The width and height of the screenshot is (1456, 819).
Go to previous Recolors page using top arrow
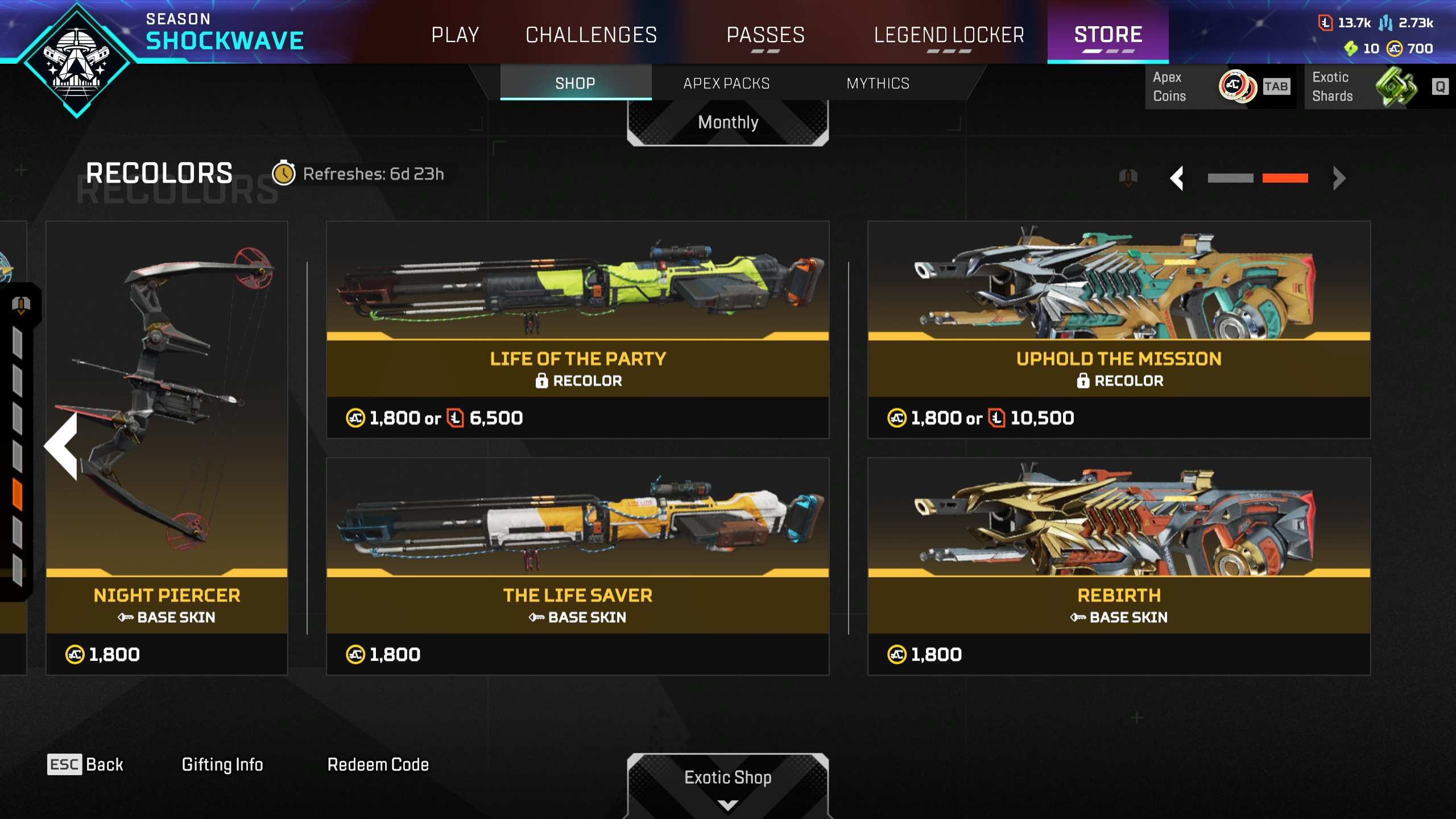click(x=1177, y=178)
